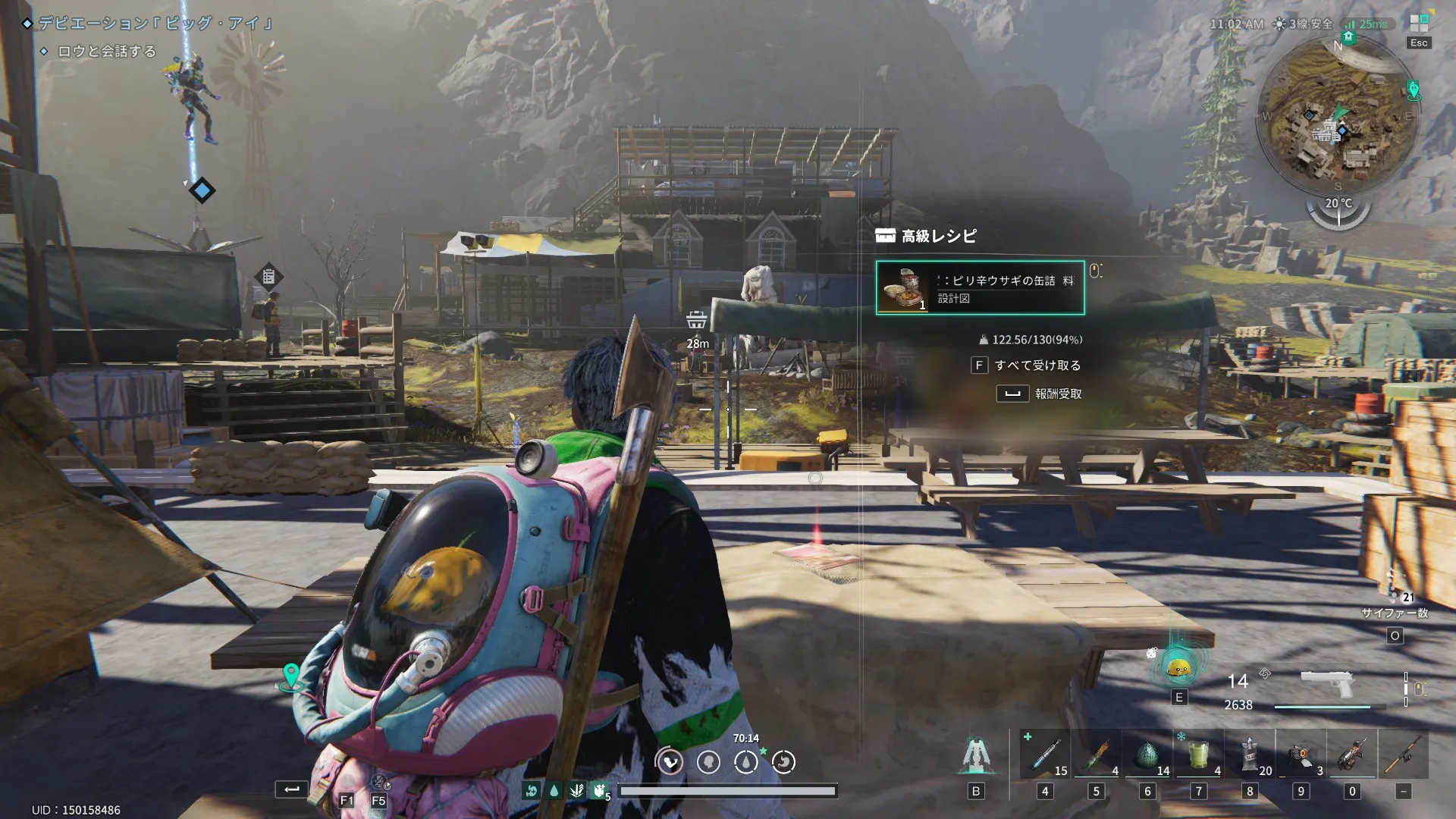Select the grey pouch slot with 20
Image resolution: width=1456 pixels, height=819 pixels.
(1250, 755)
